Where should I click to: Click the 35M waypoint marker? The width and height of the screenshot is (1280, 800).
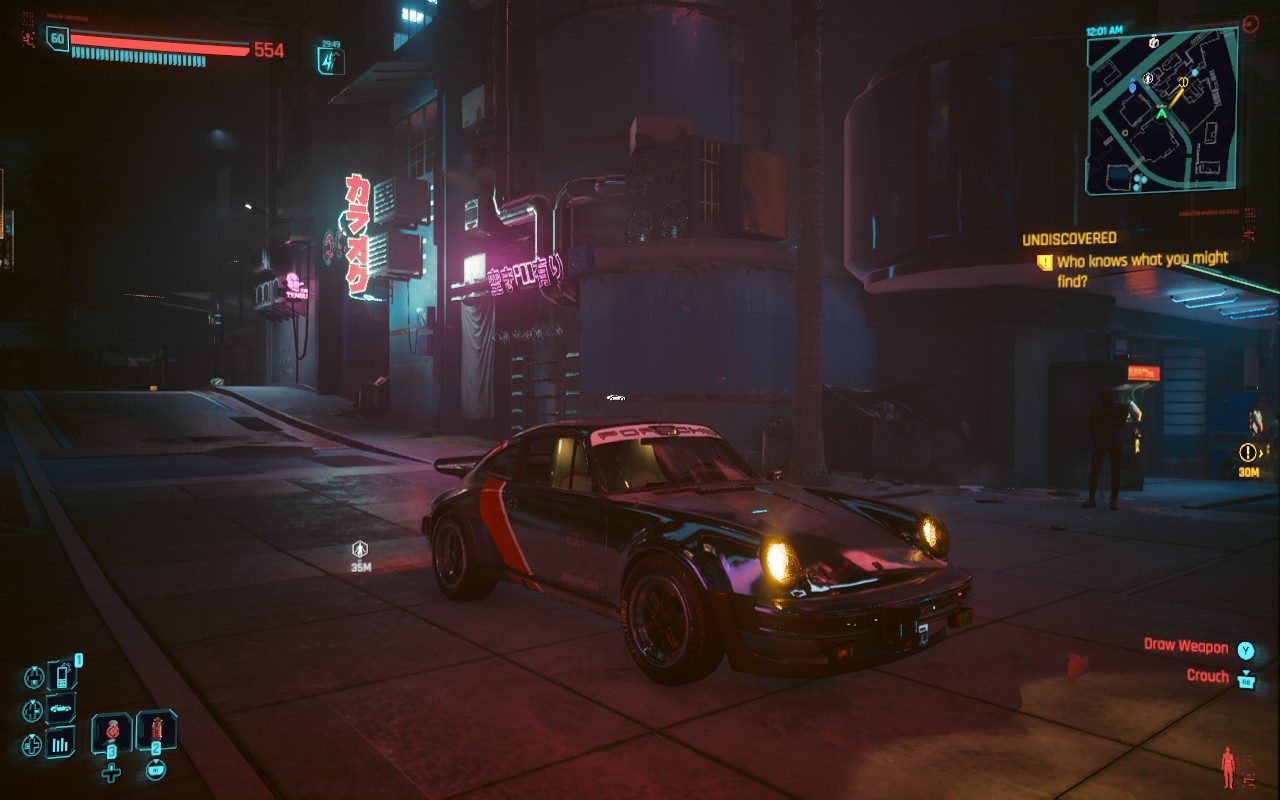(360, 549)
